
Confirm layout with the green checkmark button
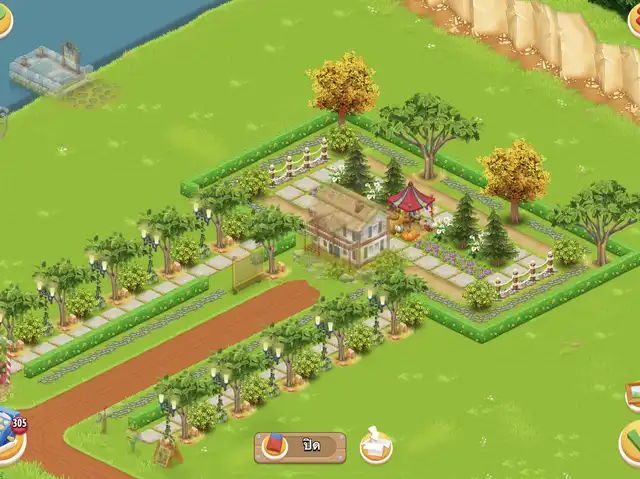[631, 439]
